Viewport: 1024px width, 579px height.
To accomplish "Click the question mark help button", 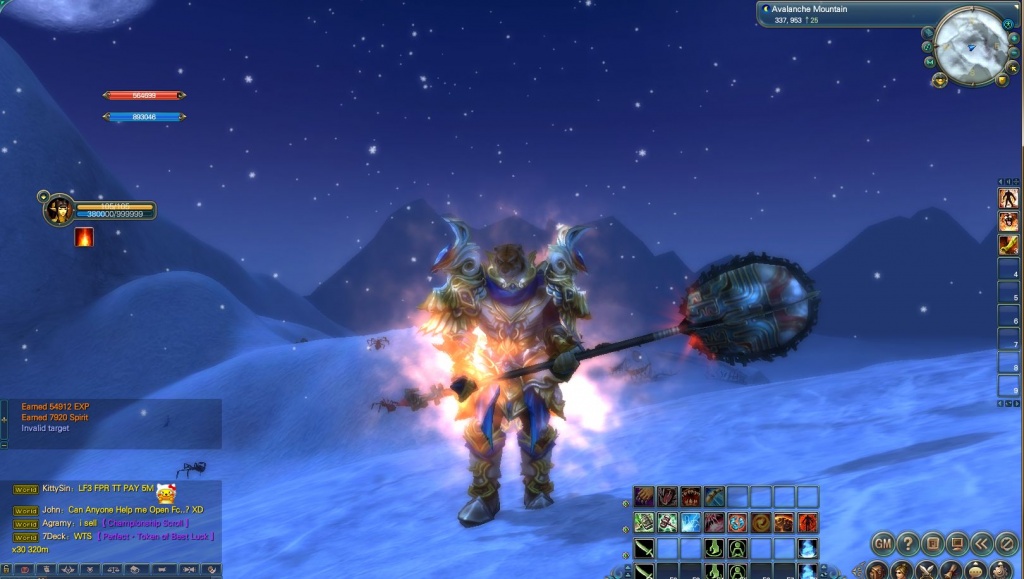I will (x=907, y=544).
